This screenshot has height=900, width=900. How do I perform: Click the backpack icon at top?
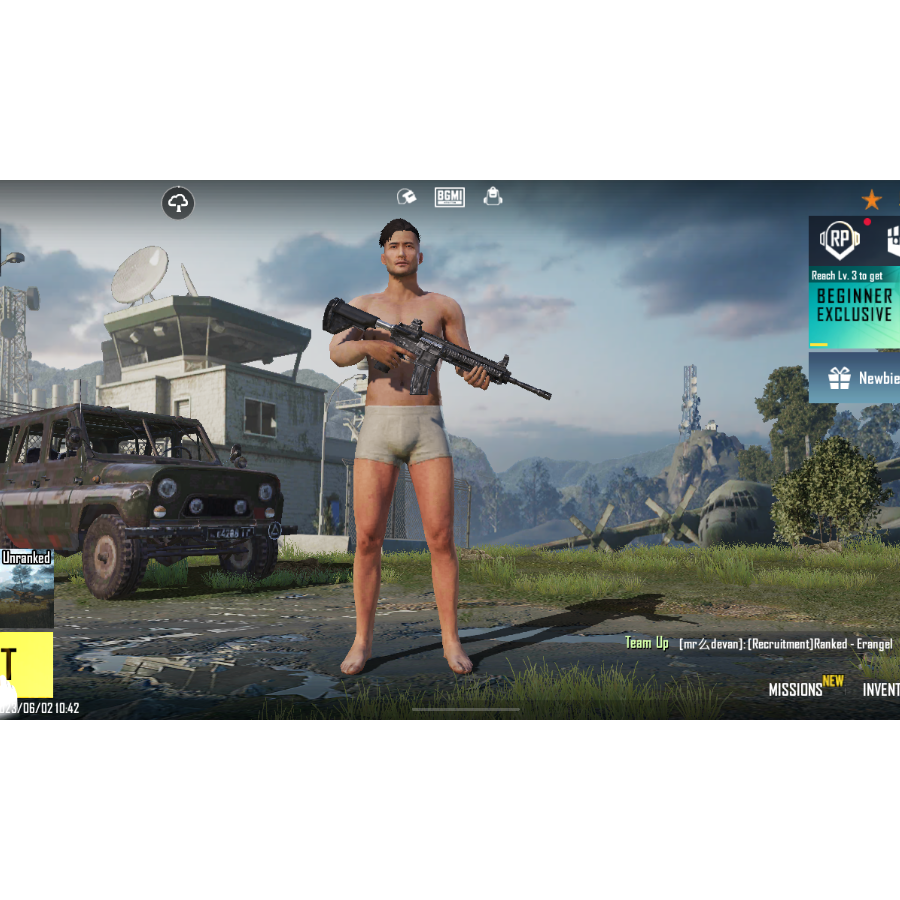point(493,196)
